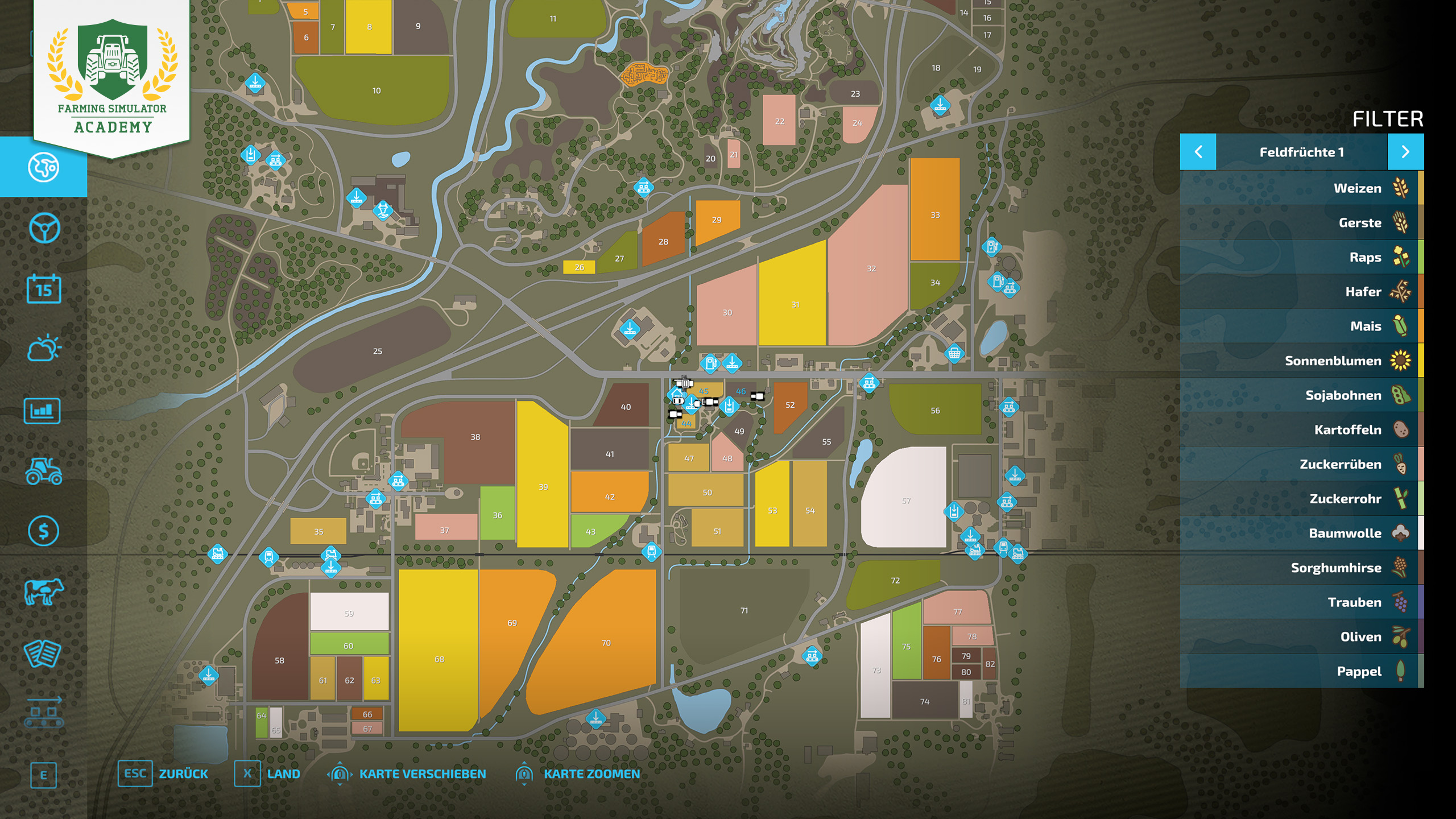1456x819 pixels.
Task: Open the animals cow tab
Action: click(x=44, y=591)
